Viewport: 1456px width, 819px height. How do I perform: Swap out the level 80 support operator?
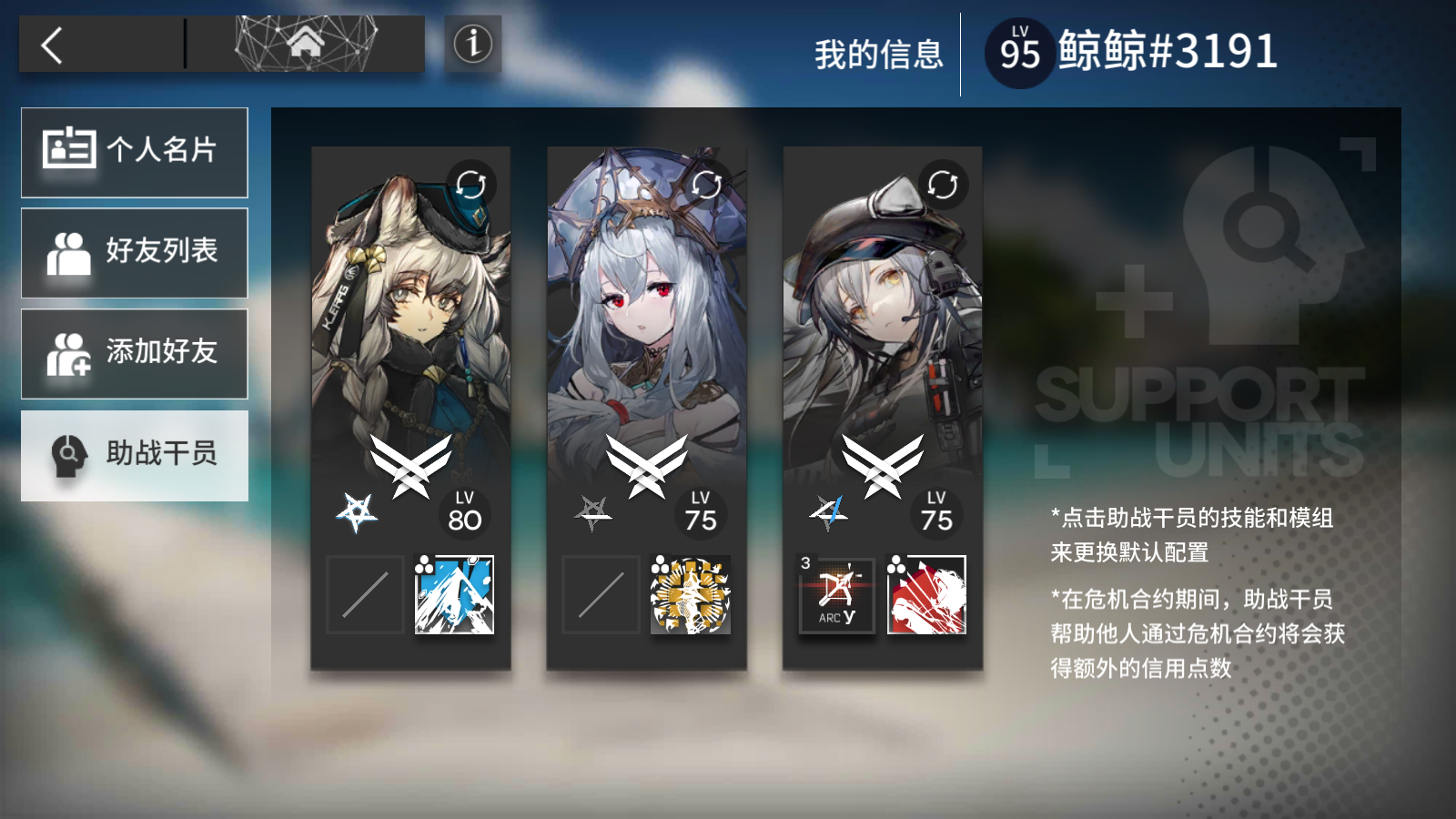click(x=470, y=185)
